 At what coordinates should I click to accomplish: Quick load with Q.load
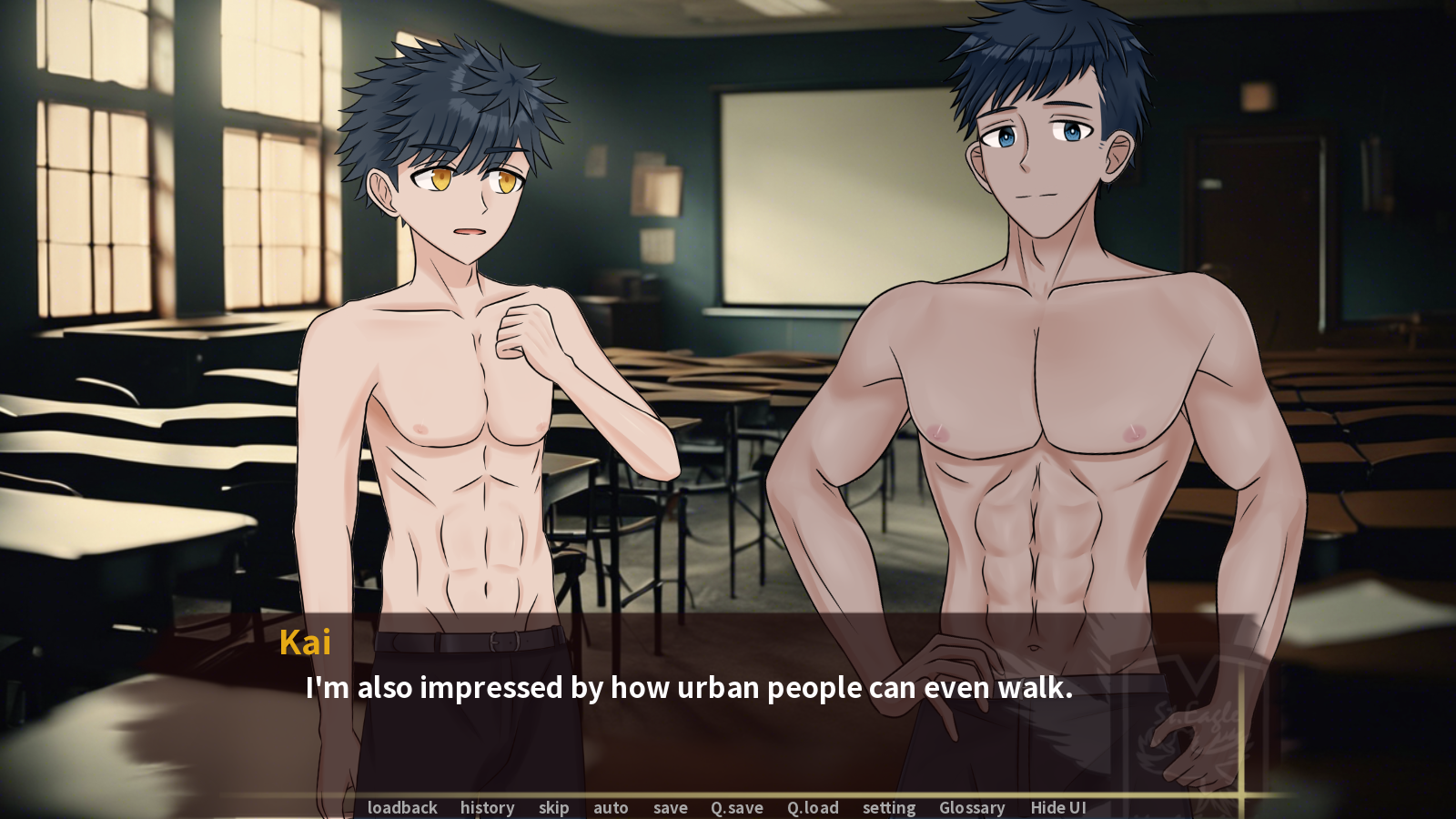click(813, 807)
